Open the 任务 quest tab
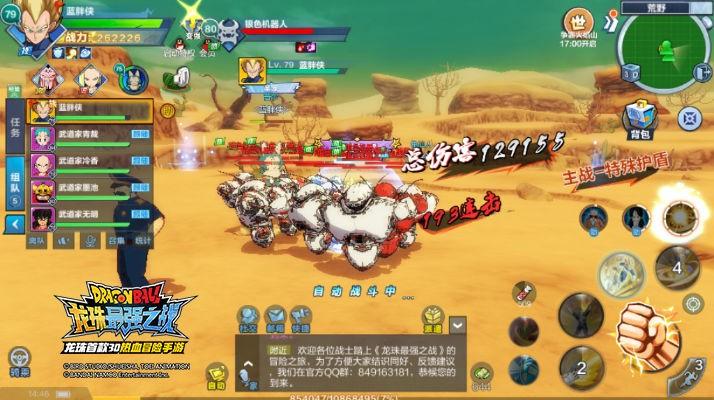The height and width of the screenshot is (400, 714). click(15, 125)
